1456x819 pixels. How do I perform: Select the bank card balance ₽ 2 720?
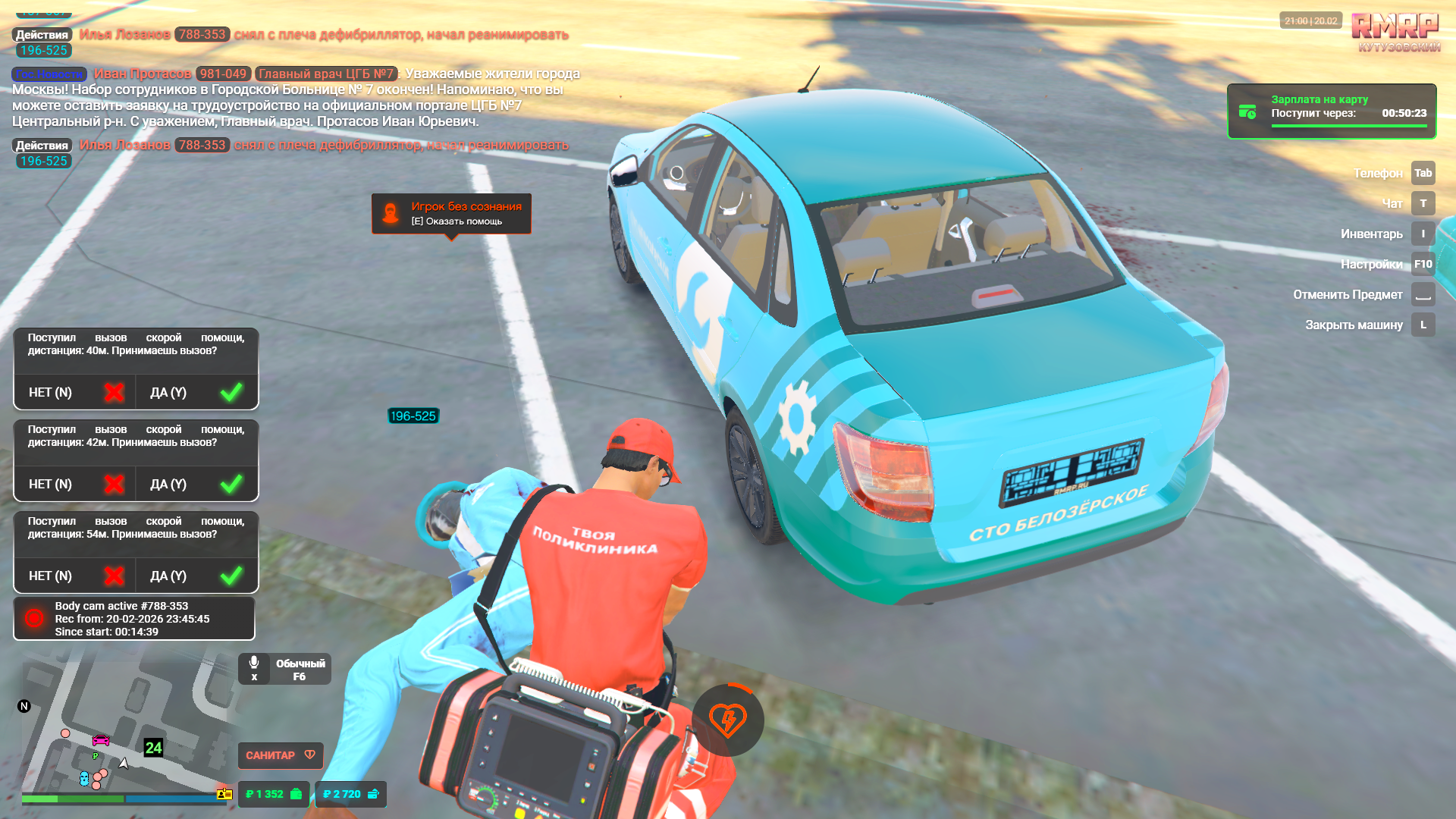pyautogui.click(x=350, y=794)
